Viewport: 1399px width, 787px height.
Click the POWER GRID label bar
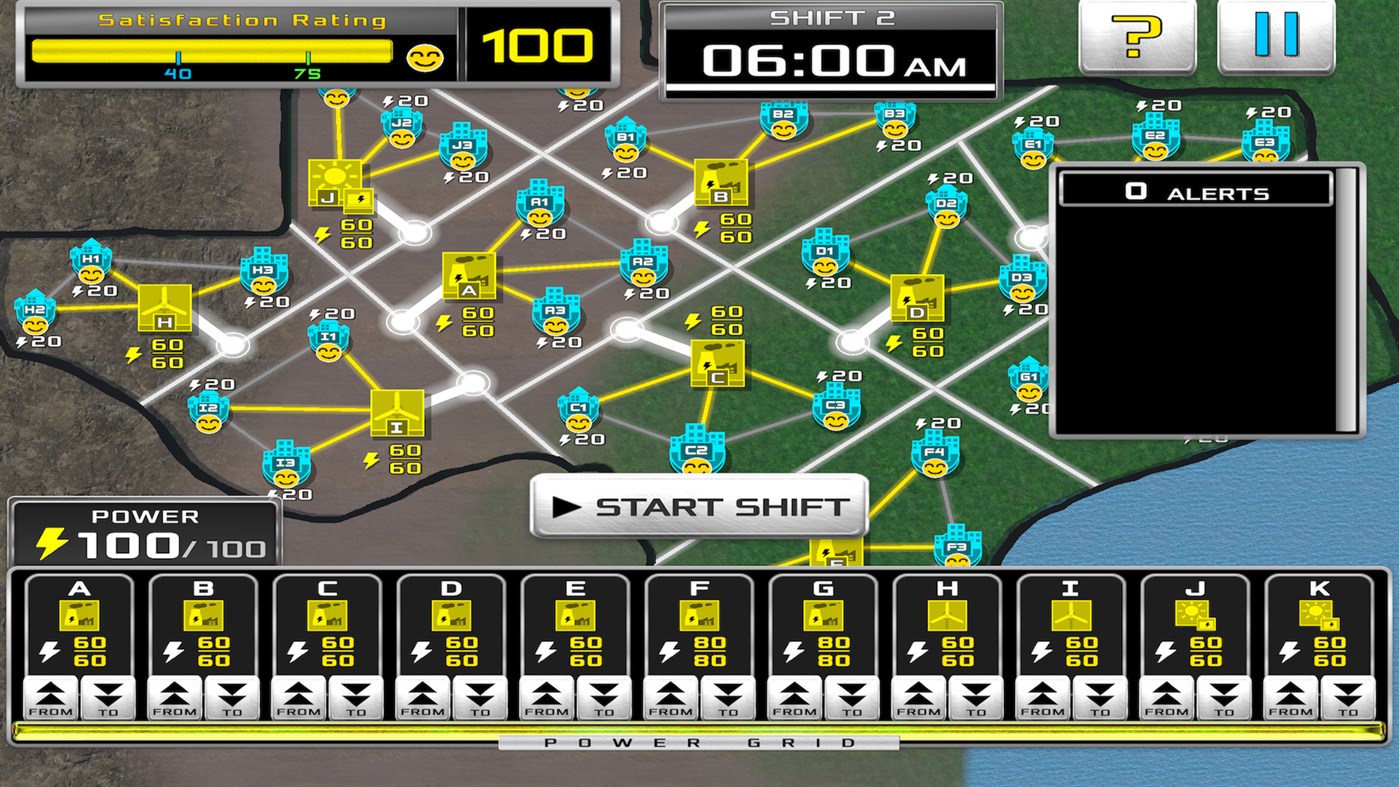[x=700, y=742]
